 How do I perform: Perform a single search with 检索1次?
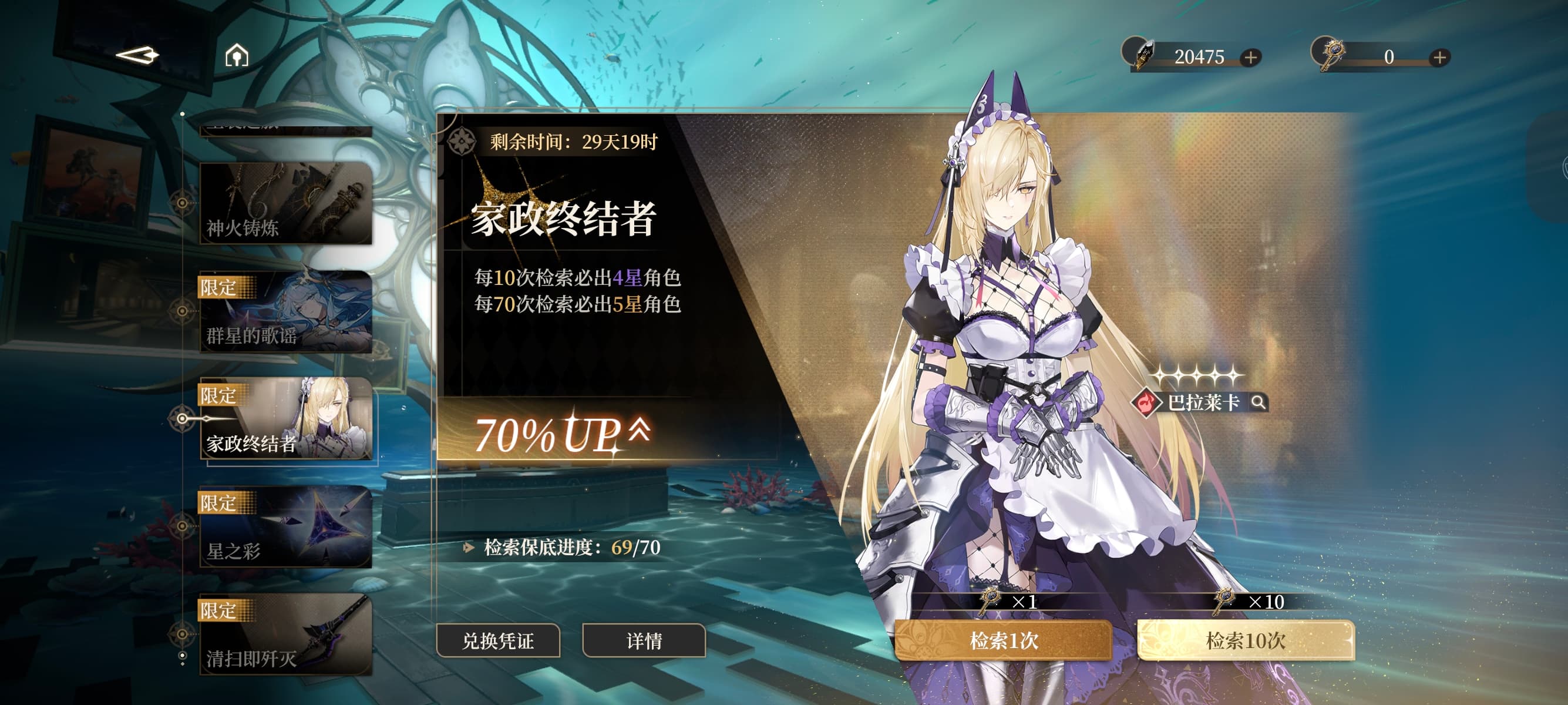(1003, 640)
